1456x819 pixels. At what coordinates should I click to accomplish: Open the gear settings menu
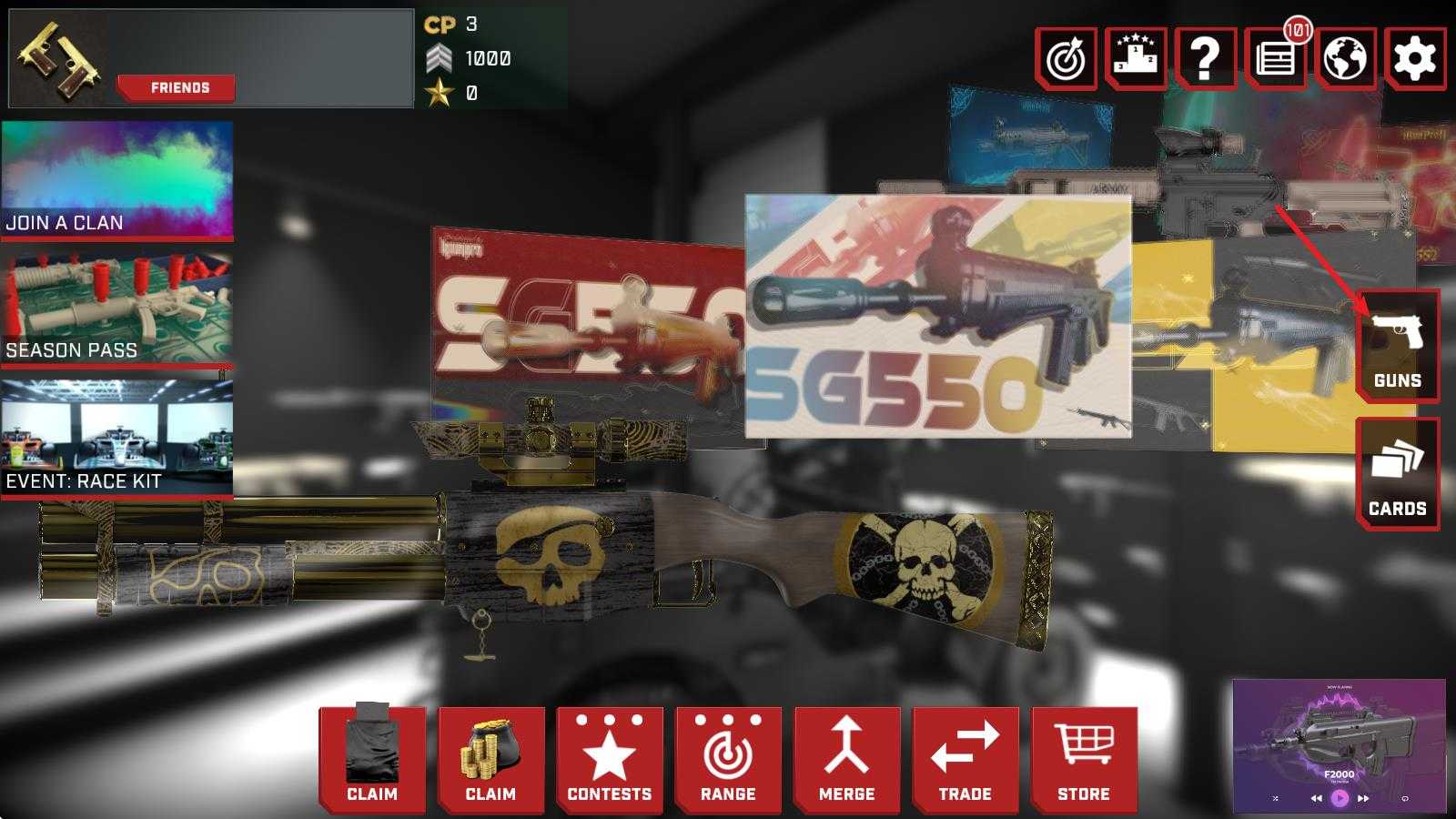1414,58
